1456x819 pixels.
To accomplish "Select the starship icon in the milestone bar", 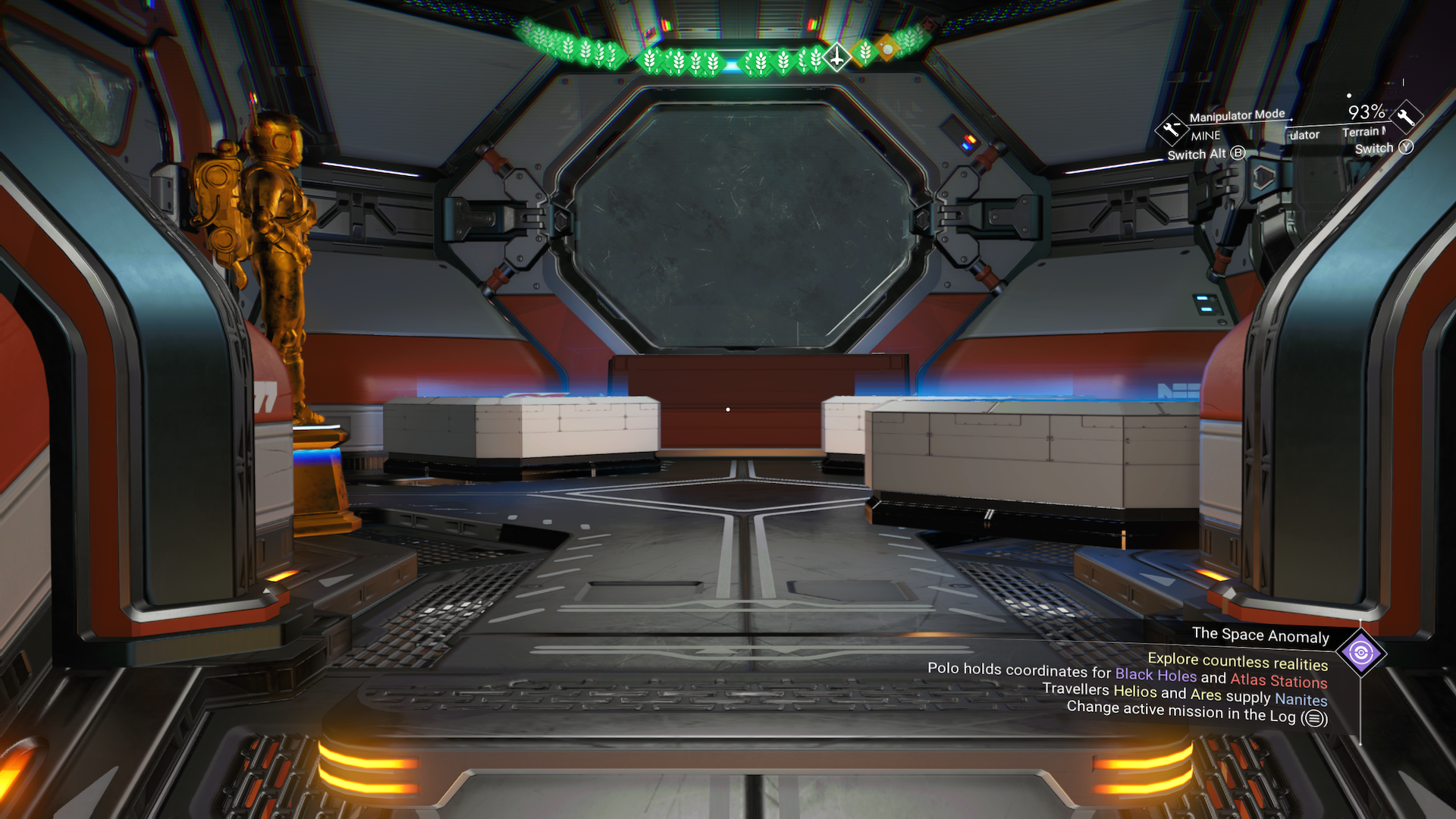I will tap(836, 58).
